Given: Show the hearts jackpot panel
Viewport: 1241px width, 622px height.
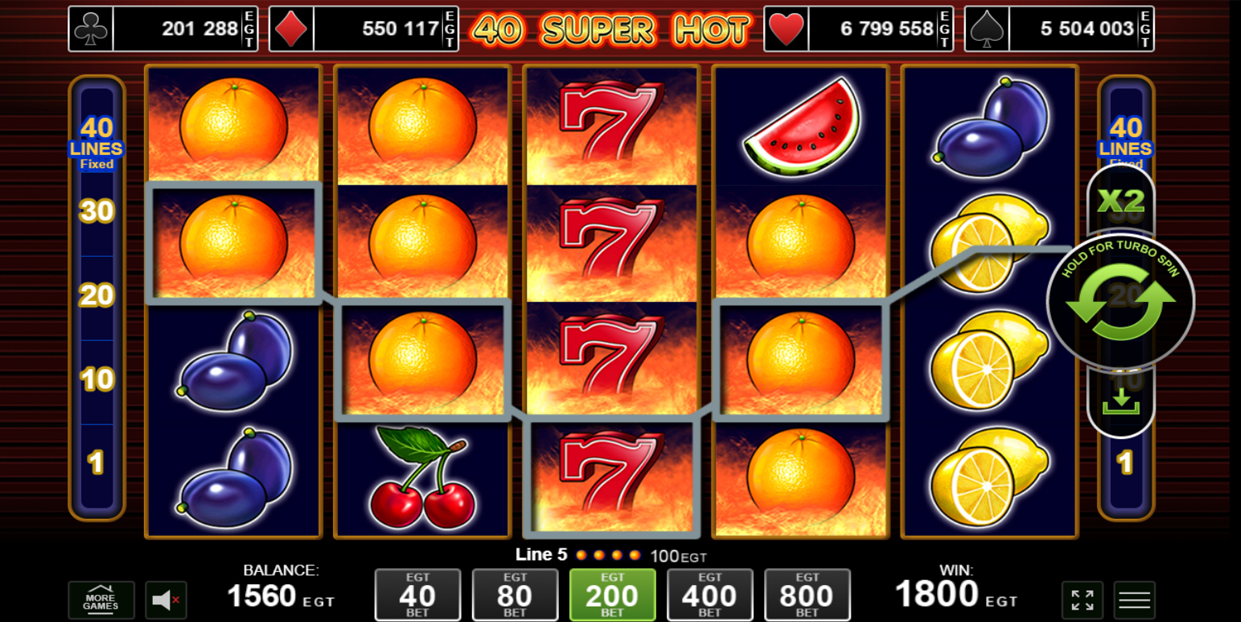Looking at the screenshot, I should tap(858, 29).
